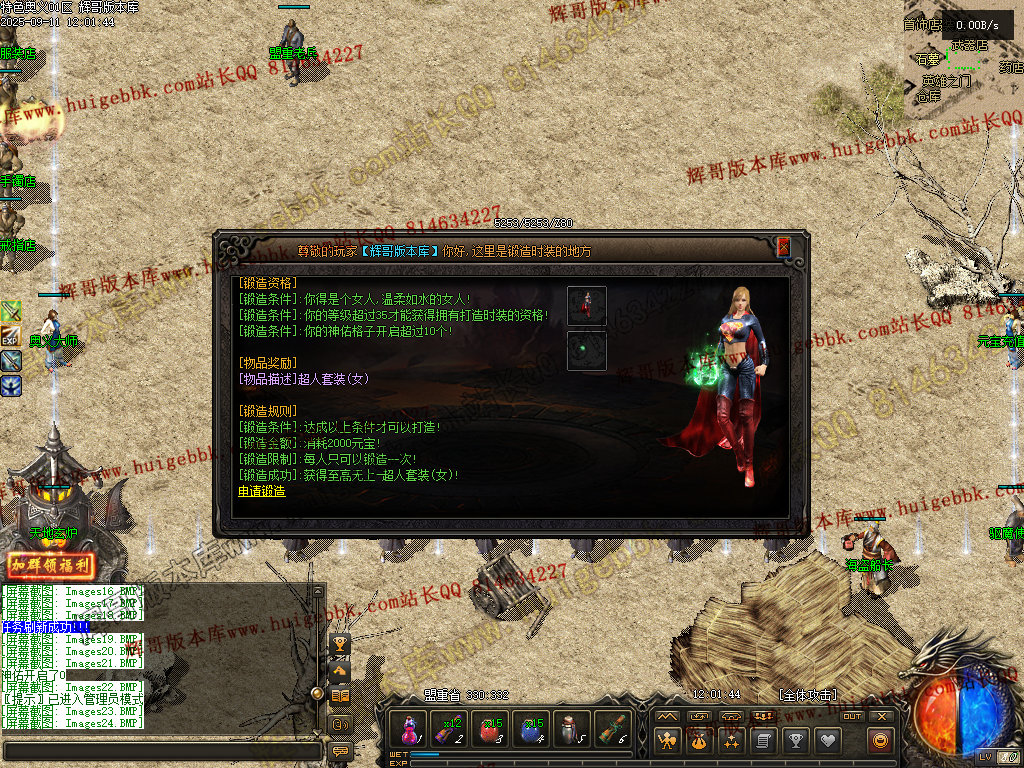The width and height of the screenshot is (1024, 768).
Task: Use the green scroll in hotbar slot 6
Action: pos(612,729)
